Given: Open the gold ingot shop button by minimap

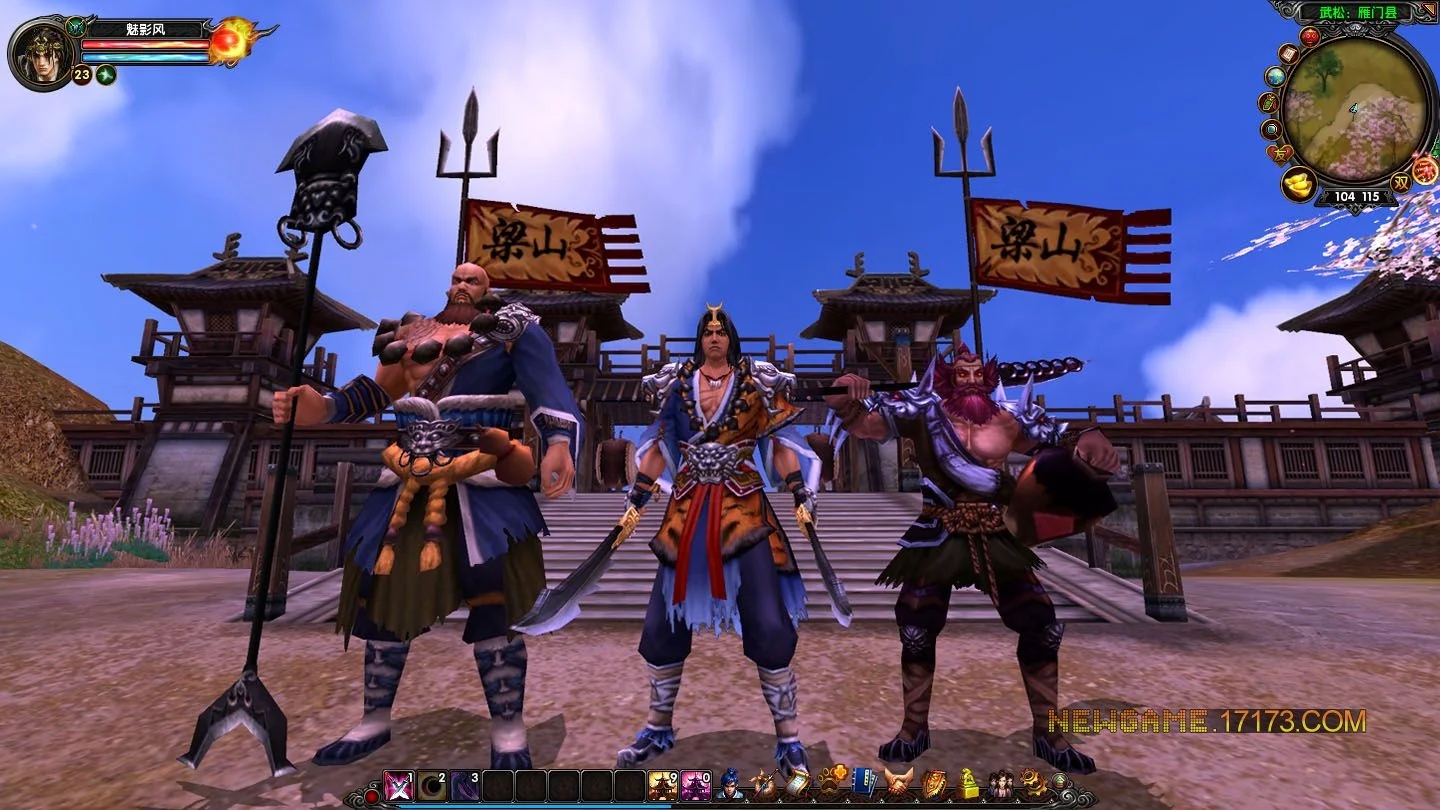Looking at the screenshot, I should [1298, 186].
